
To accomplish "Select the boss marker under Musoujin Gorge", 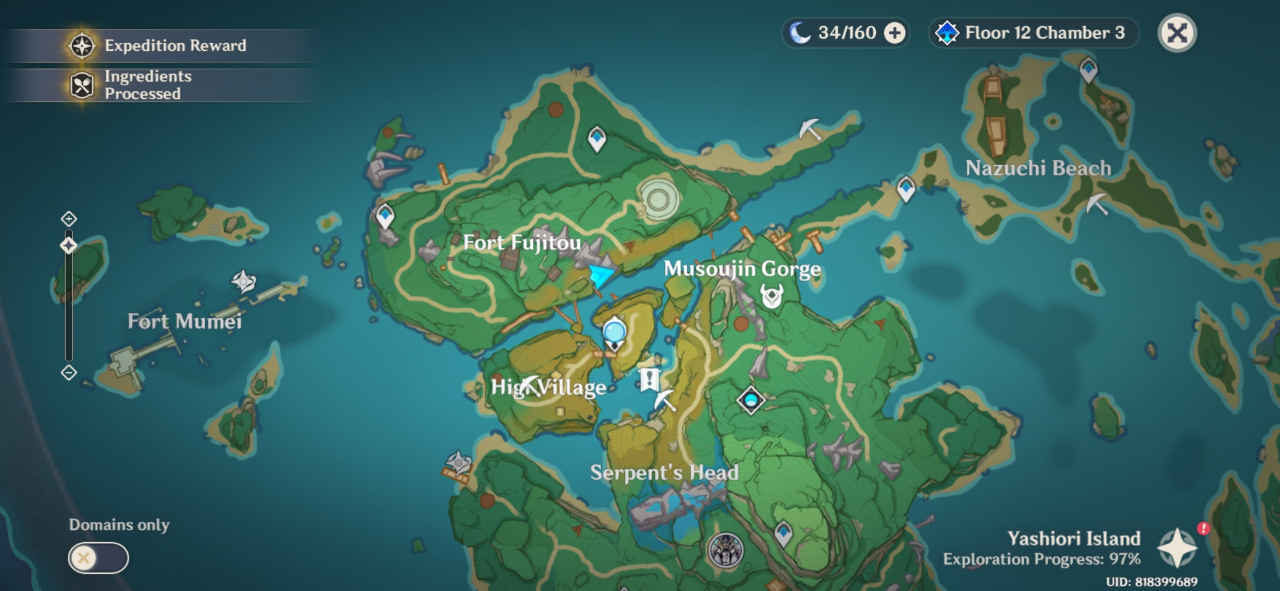I will tap(771, 295).
